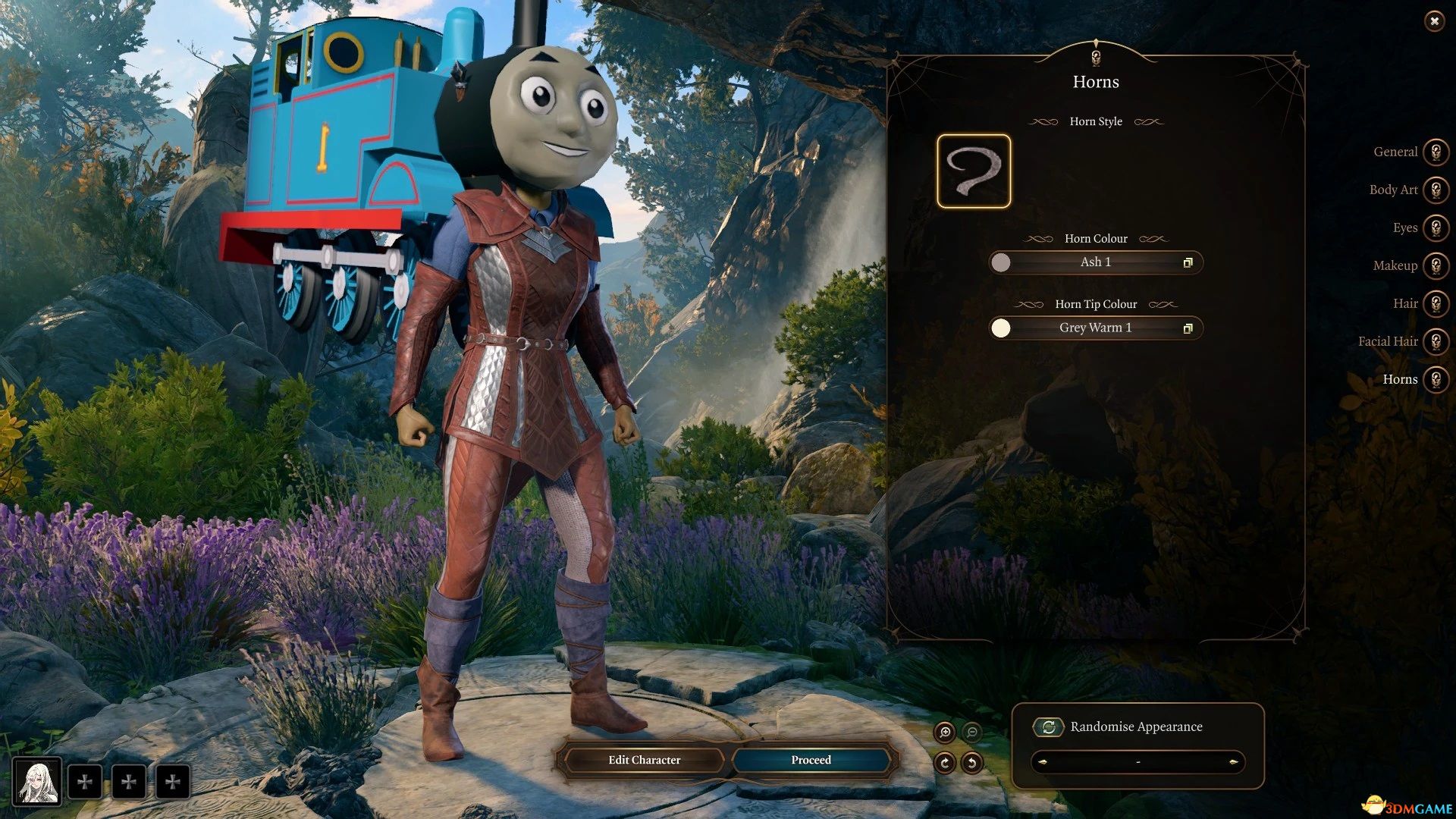Show the Facial Hair tab
This screenshot has width=1456, height=819.
[1435, 341]
